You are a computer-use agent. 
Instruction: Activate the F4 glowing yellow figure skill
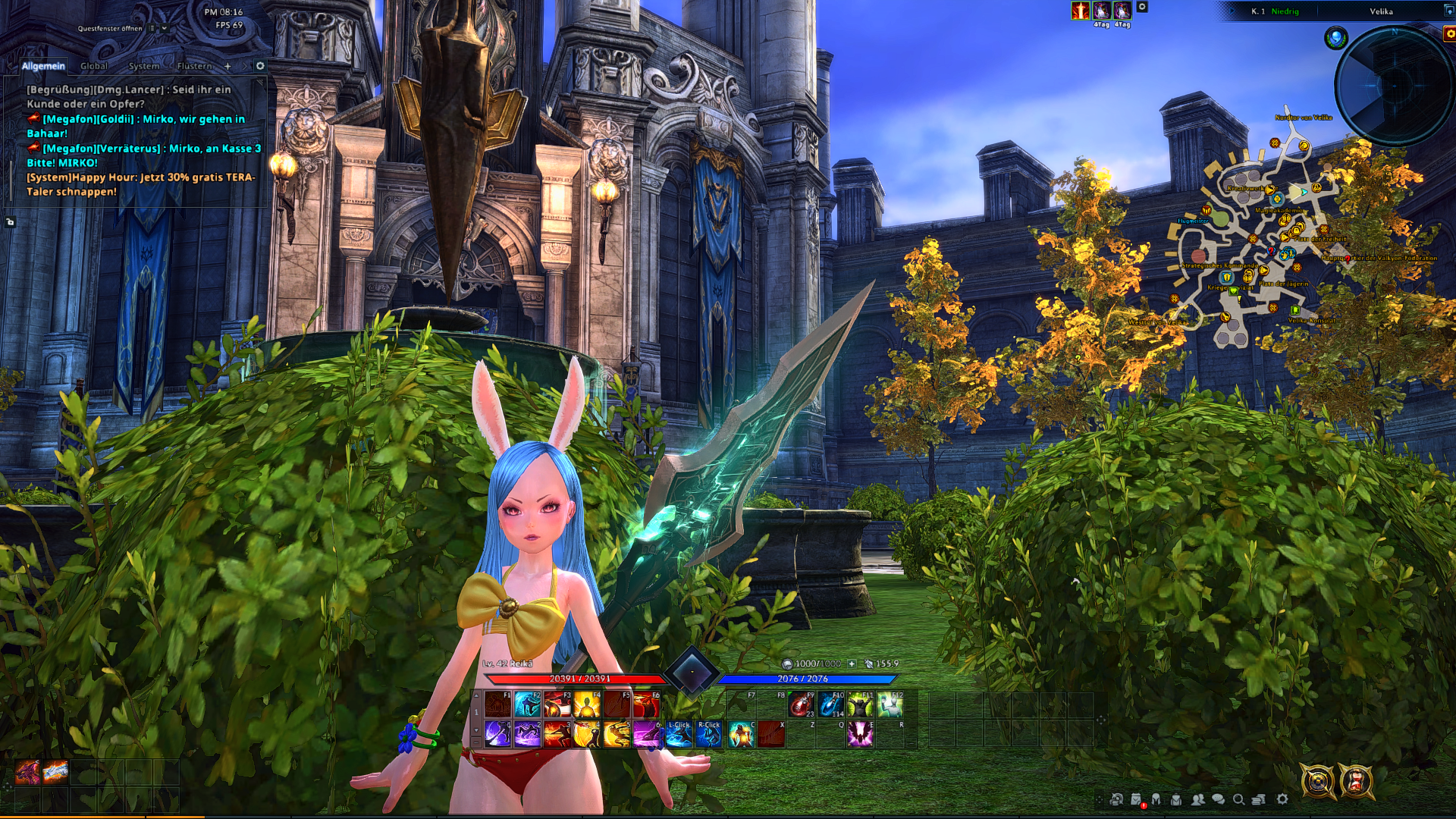pos(587,704)
